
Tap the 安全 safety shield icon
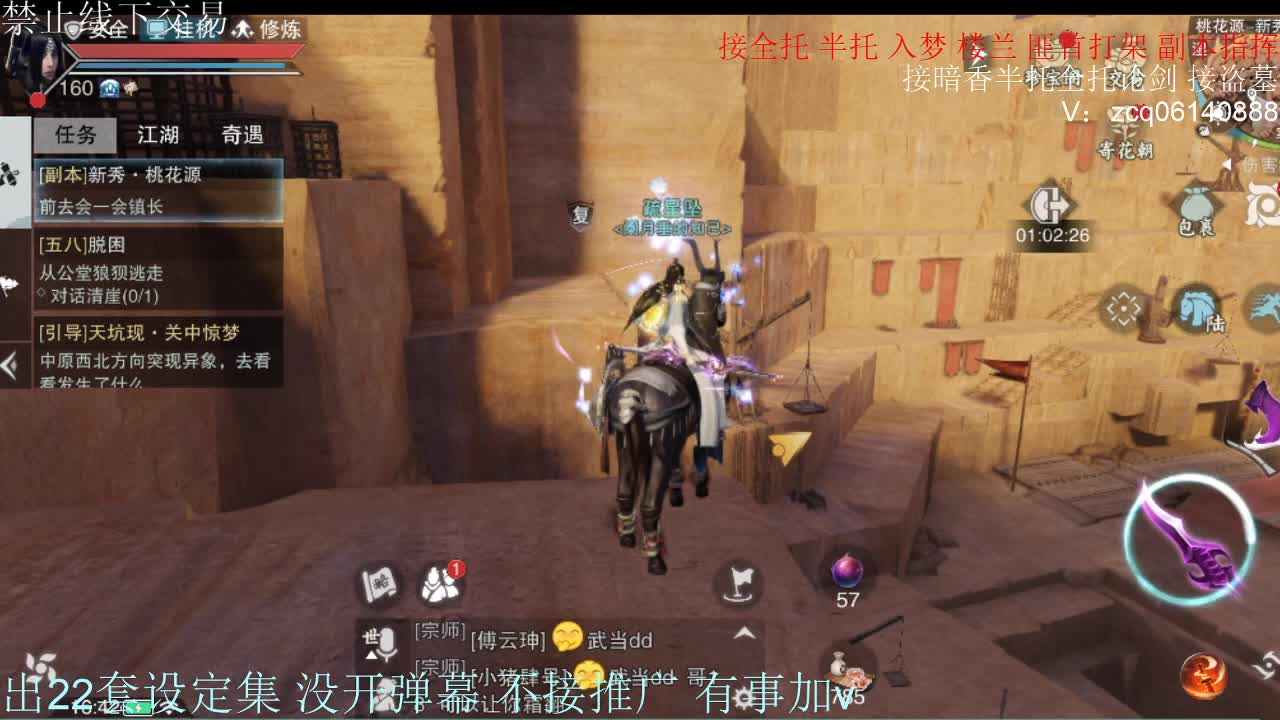pyautogui.click(x=92, y=31)
